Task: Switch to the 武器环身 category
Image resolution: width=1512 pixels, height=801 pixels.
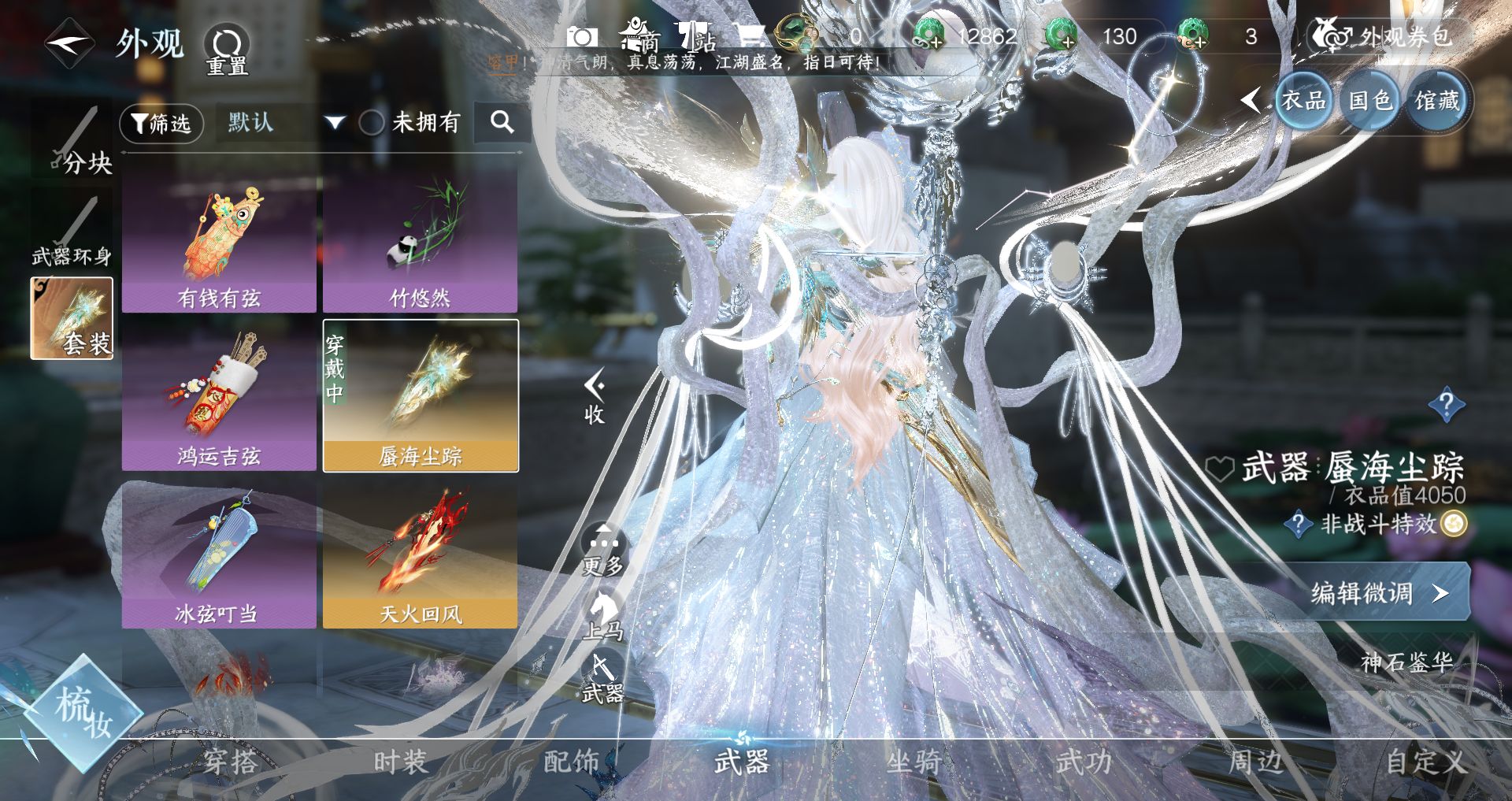Action: (x=72, y=232)
